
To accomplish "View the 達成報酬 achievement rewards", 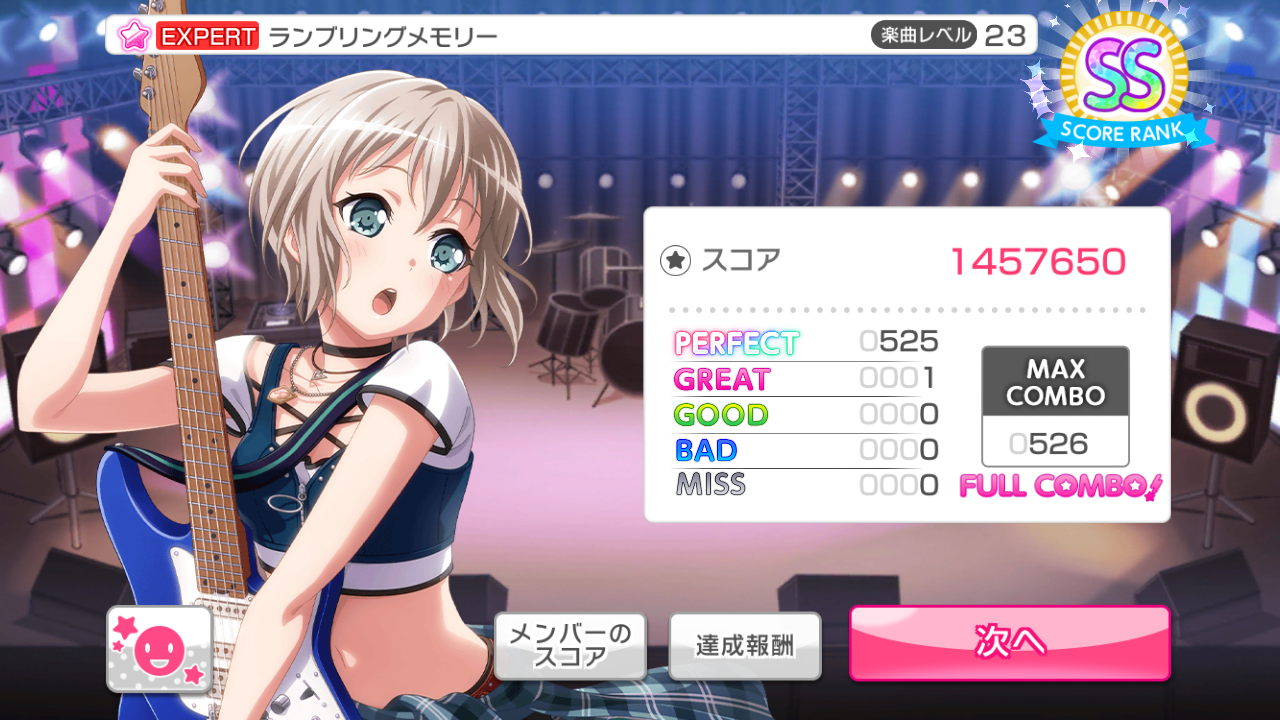I will coord(745,645).
